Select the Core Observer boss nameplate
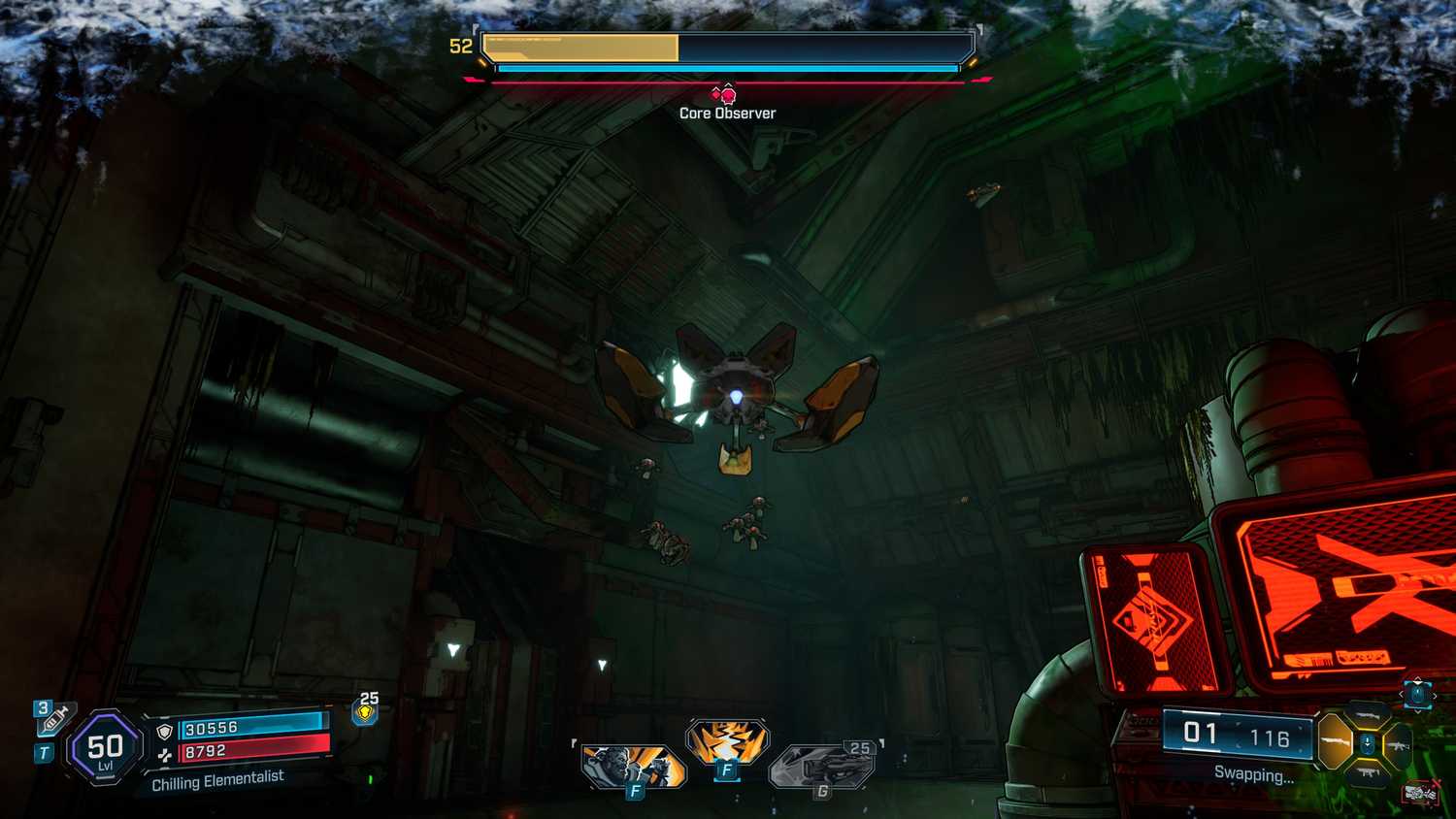 (728, 113)
